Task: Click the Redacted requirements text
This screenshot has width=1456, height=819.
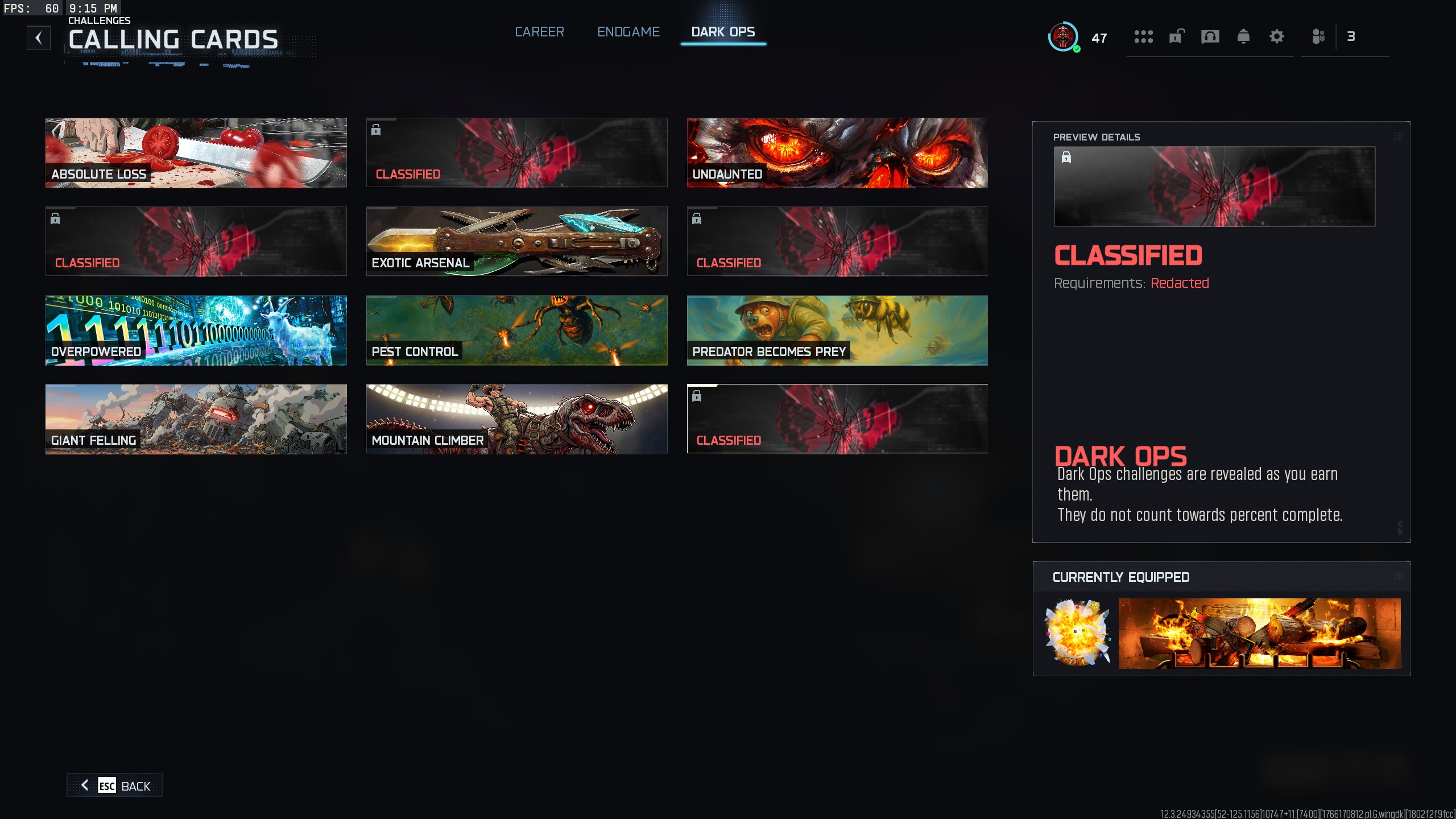Action: point(1179,283)
